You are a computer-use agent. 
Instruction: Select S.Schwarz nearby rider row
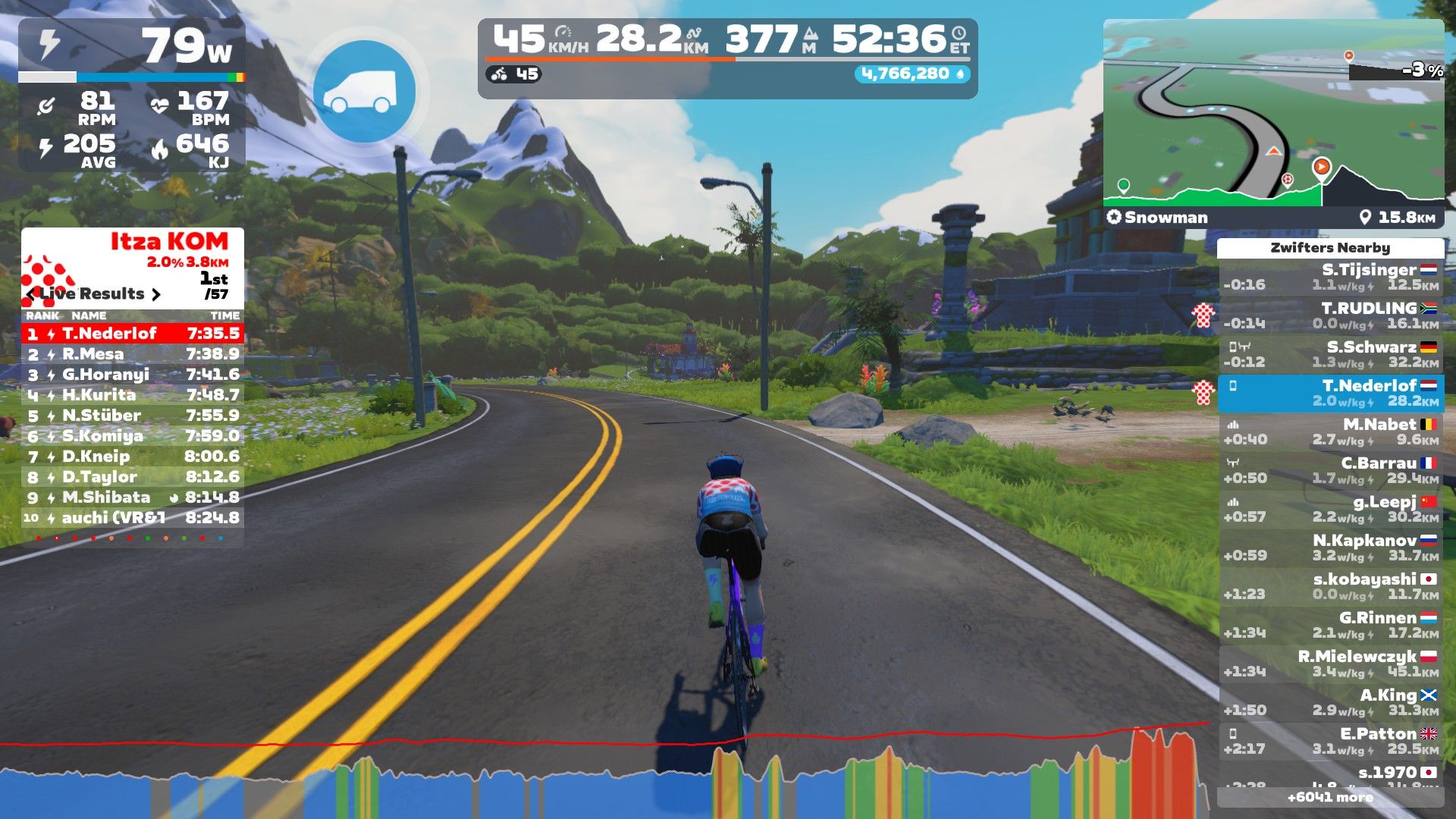click(1331, 354)
